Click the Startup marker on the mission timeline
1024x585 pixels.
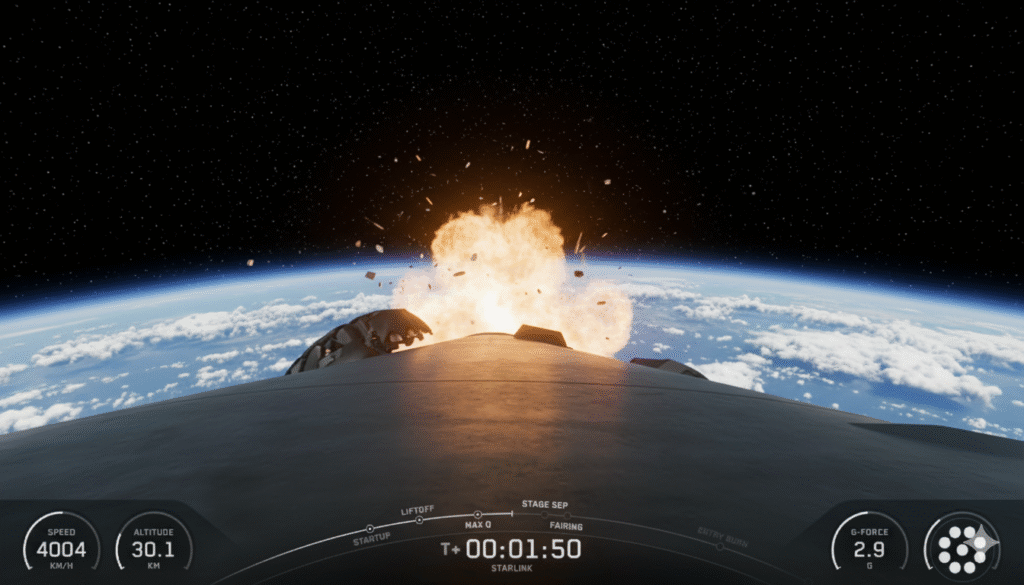pos(369,528)
